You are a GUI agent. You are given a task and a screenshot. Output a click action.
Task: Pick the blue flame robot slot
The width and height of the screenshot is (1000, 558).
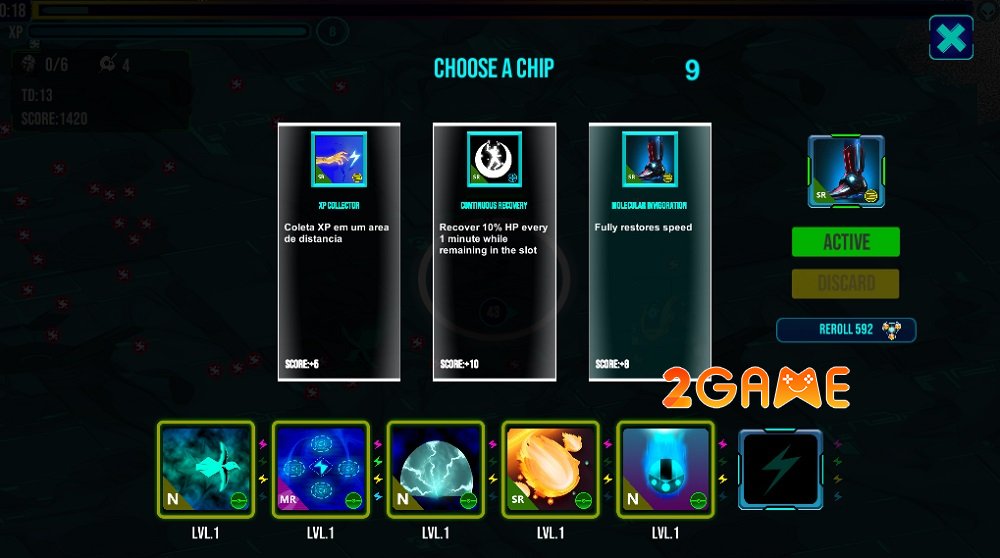(666, 468)
